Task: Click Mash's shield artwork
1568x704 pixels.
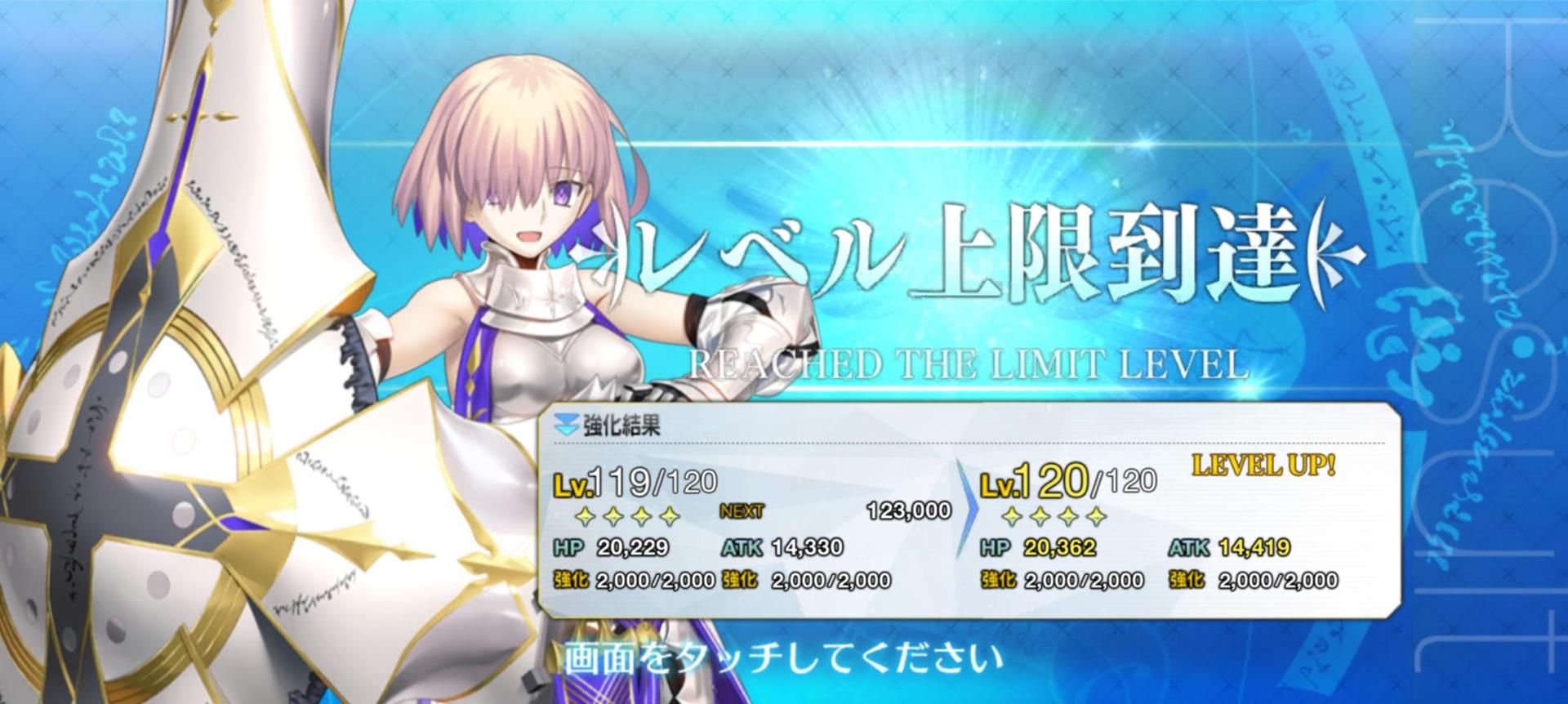Action: pyautogui.click(x=147, y=490)
